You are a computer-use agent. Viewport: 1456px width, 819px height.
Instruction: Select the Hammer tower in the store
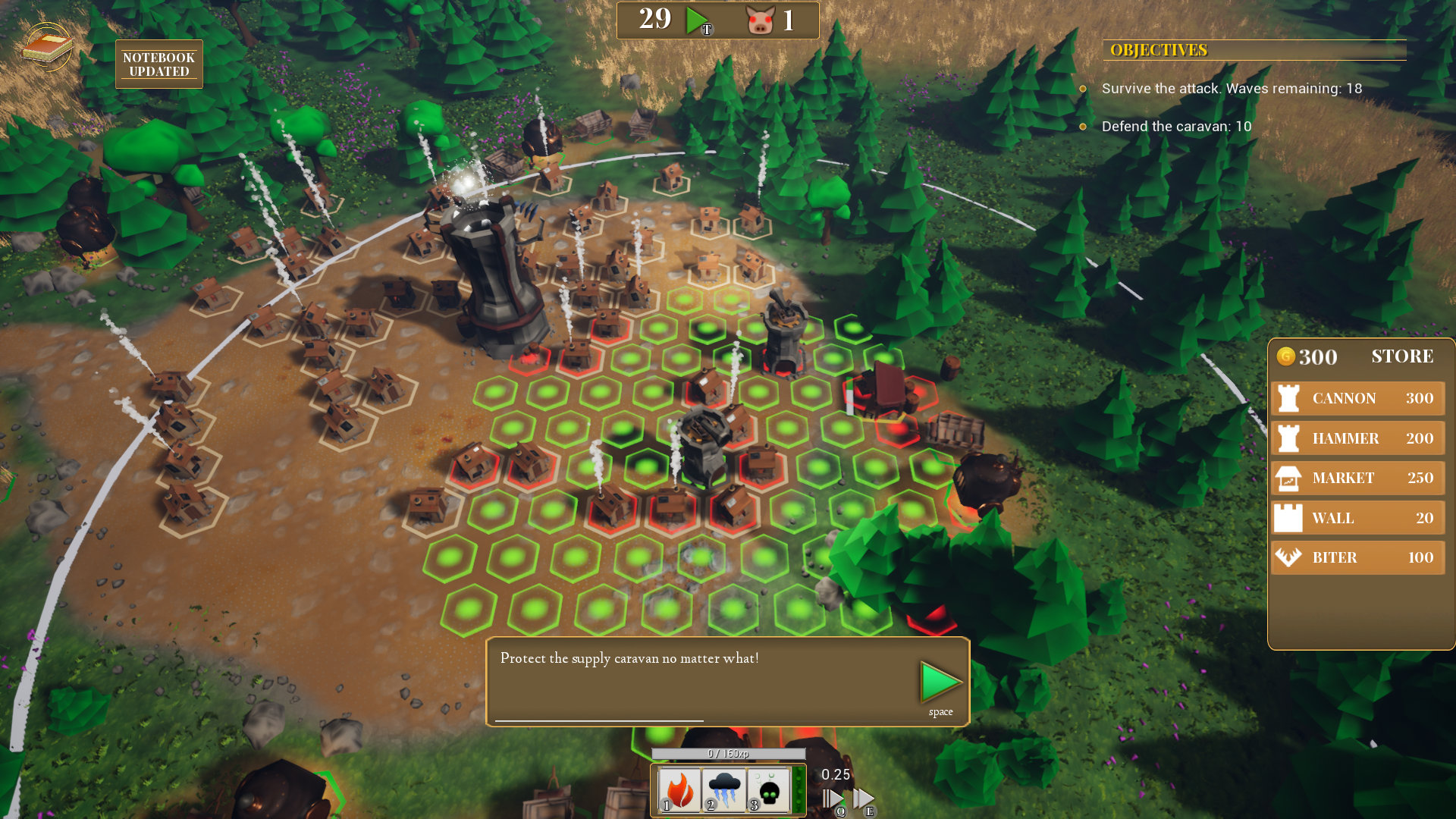coord(1357,438)
